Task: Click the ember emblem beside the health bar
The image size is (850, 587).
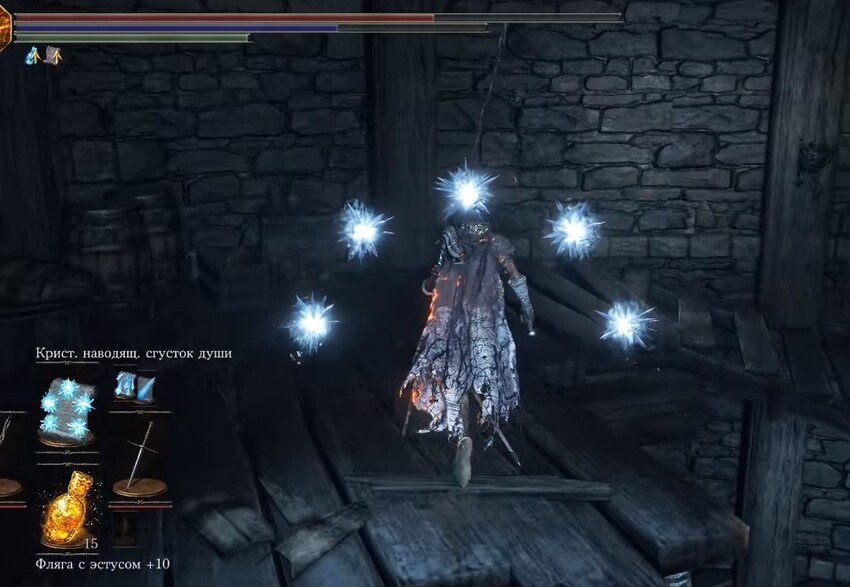Action: 5,32
